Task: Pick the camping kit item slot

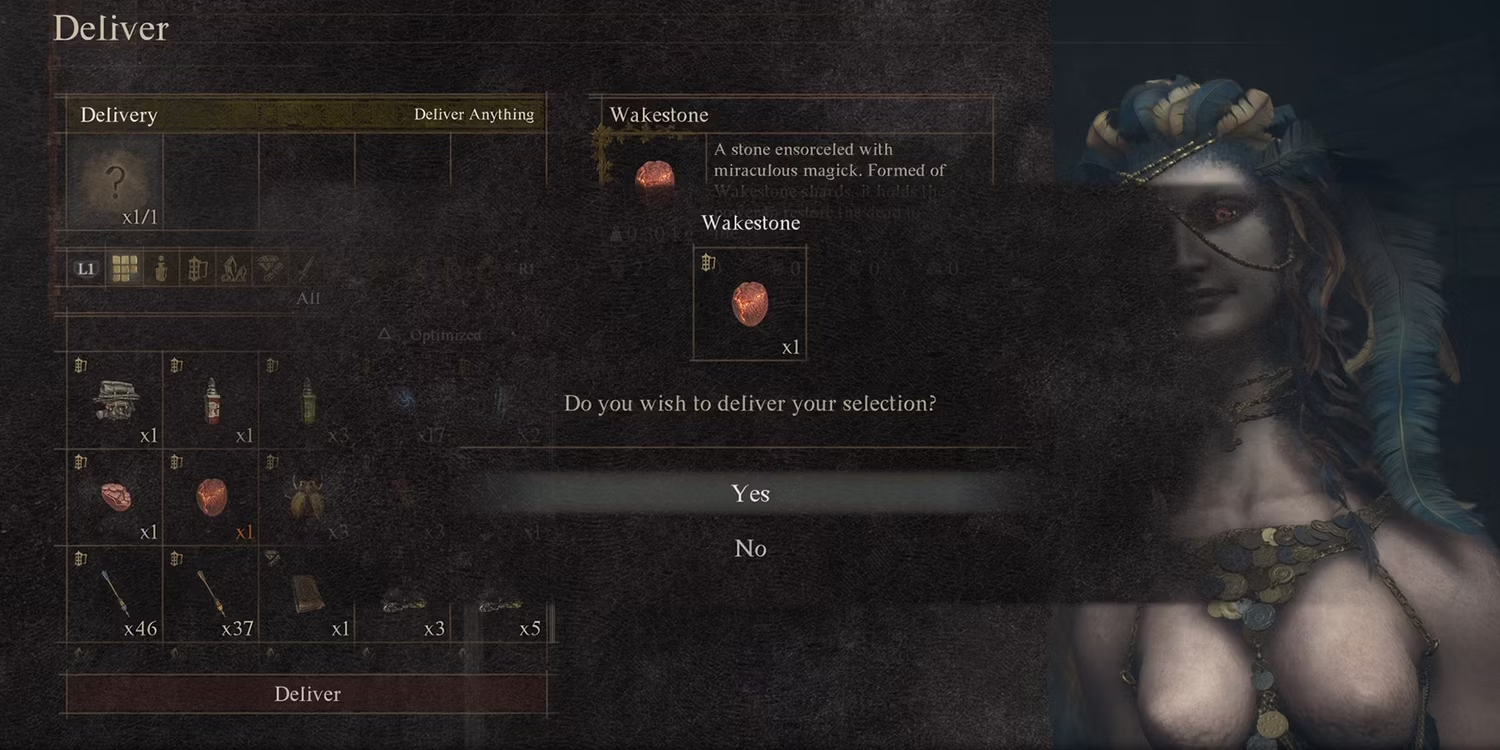Action: pyautogui.click(x=115, y=400)
